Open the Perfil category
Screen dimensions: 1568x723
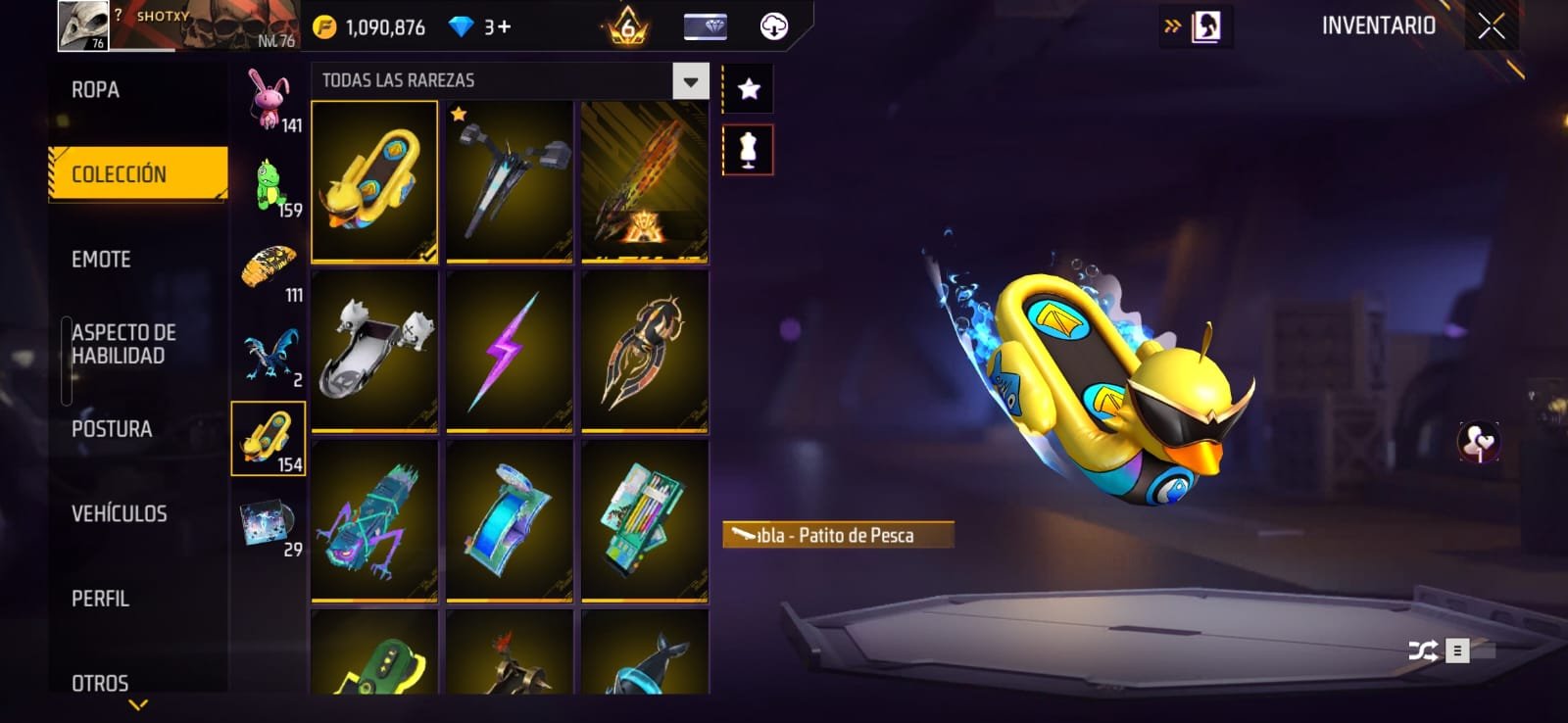point(100,599)
